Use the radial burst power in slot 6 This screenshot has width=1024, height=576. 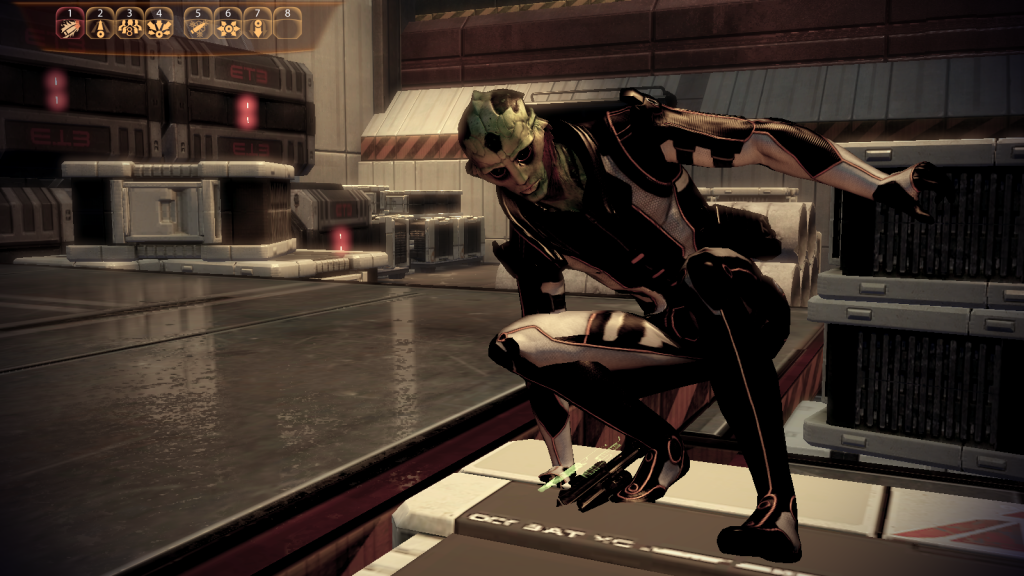click(228, 24)
